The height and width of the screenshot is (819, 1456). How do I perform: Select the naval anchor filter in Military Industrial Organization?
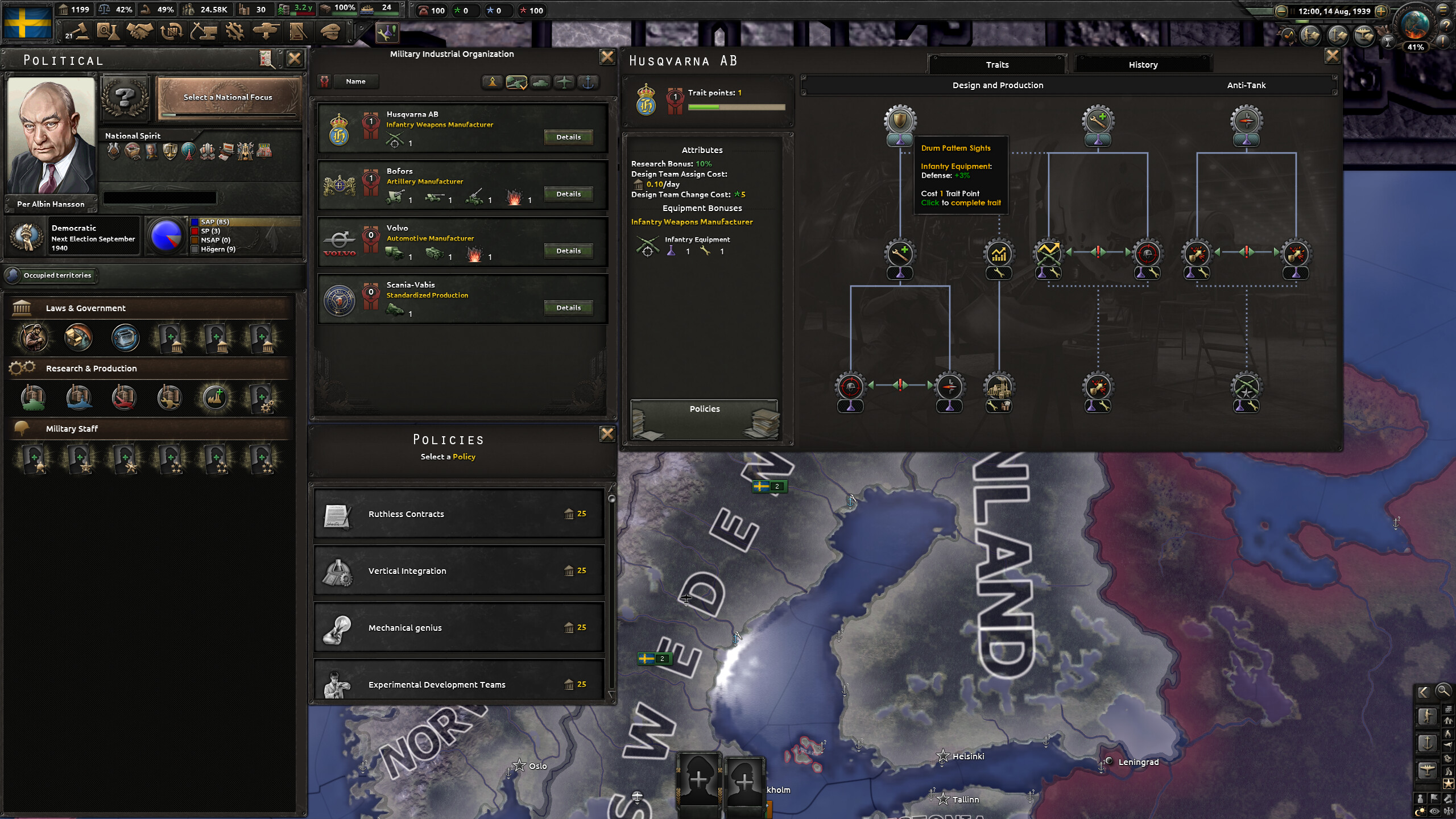(x=588, y=82)
